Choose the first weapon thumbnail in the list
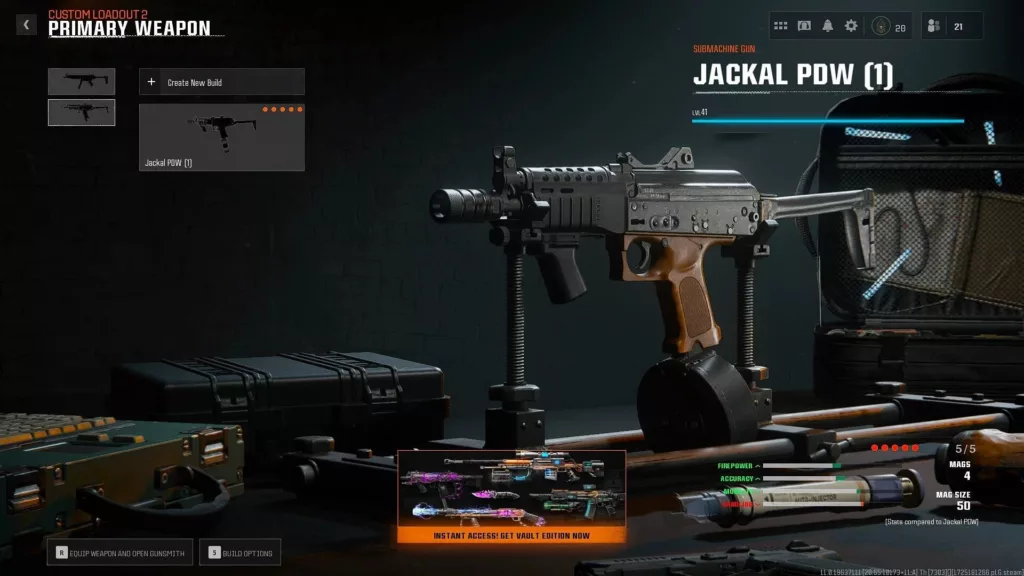The height and width of the screenshot is (576, 1024). pos(81,82)
